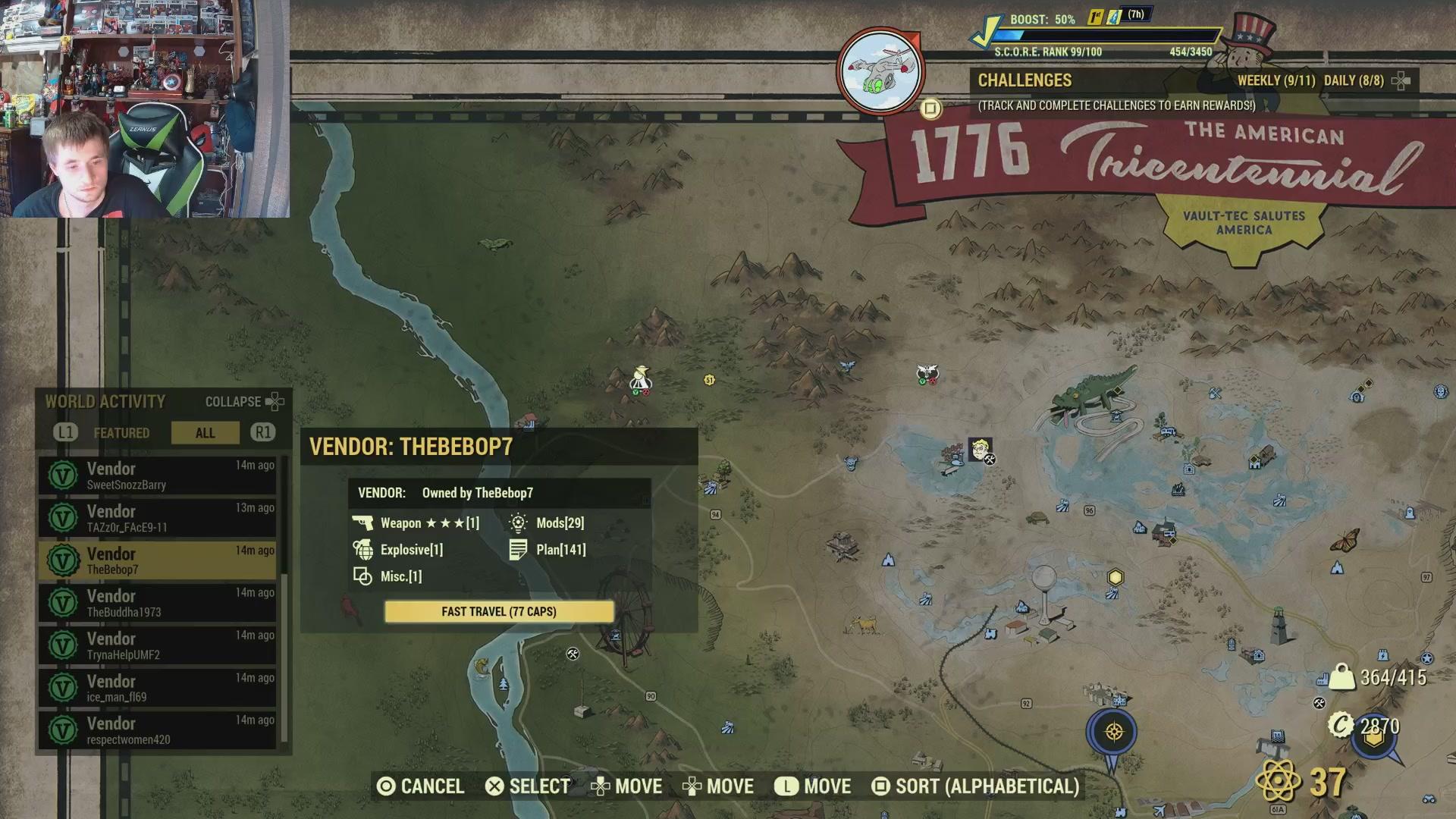Switch to the All activity tab

click(205, 433)
